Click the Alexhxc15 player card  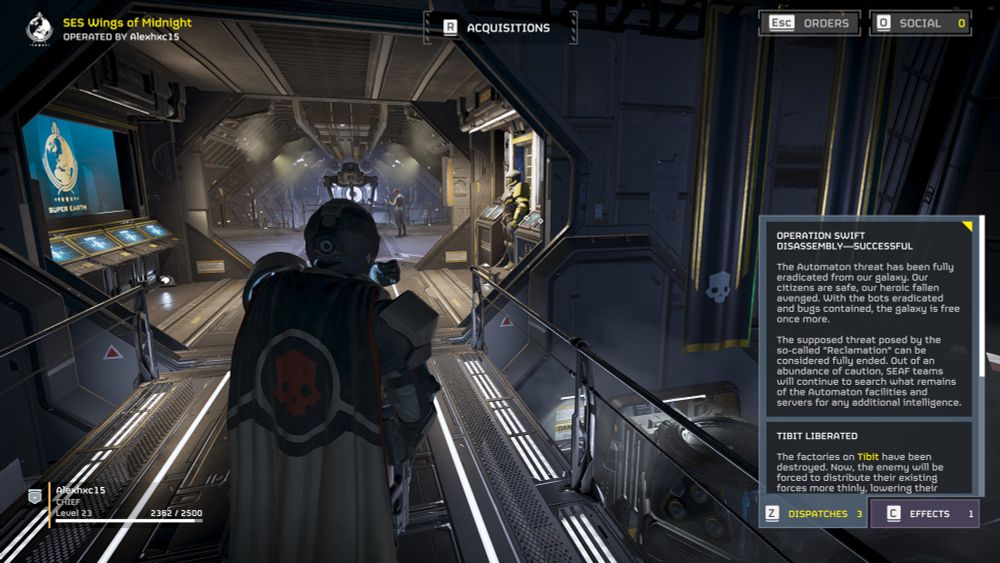tap(115, 504)
